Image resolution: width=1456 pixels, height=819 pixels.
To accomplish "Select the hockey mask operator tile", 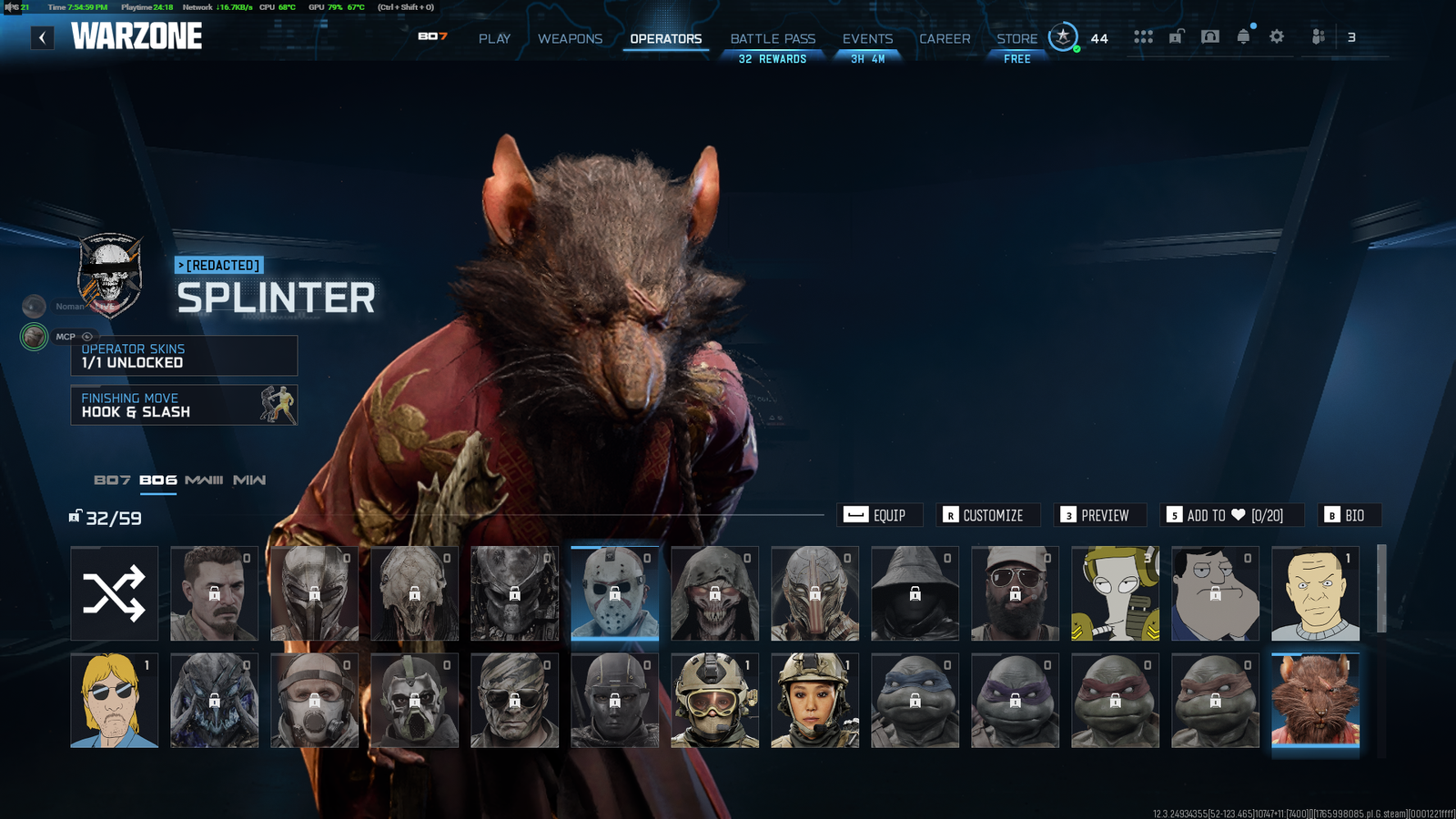I will point(614,593).
